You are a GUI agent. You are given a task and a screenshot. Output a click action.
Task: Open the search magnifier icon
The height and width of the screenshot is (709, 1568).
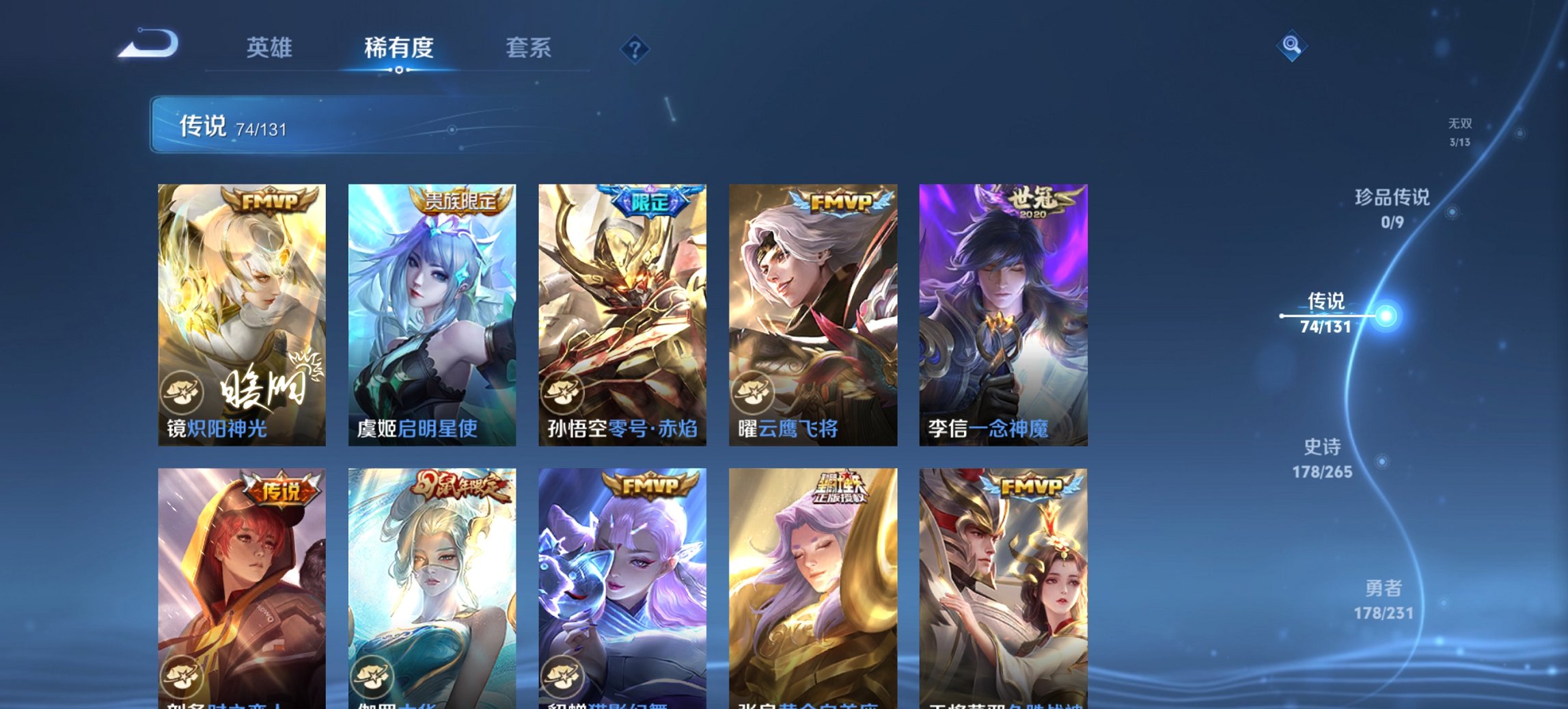(x=1291, y=47)
